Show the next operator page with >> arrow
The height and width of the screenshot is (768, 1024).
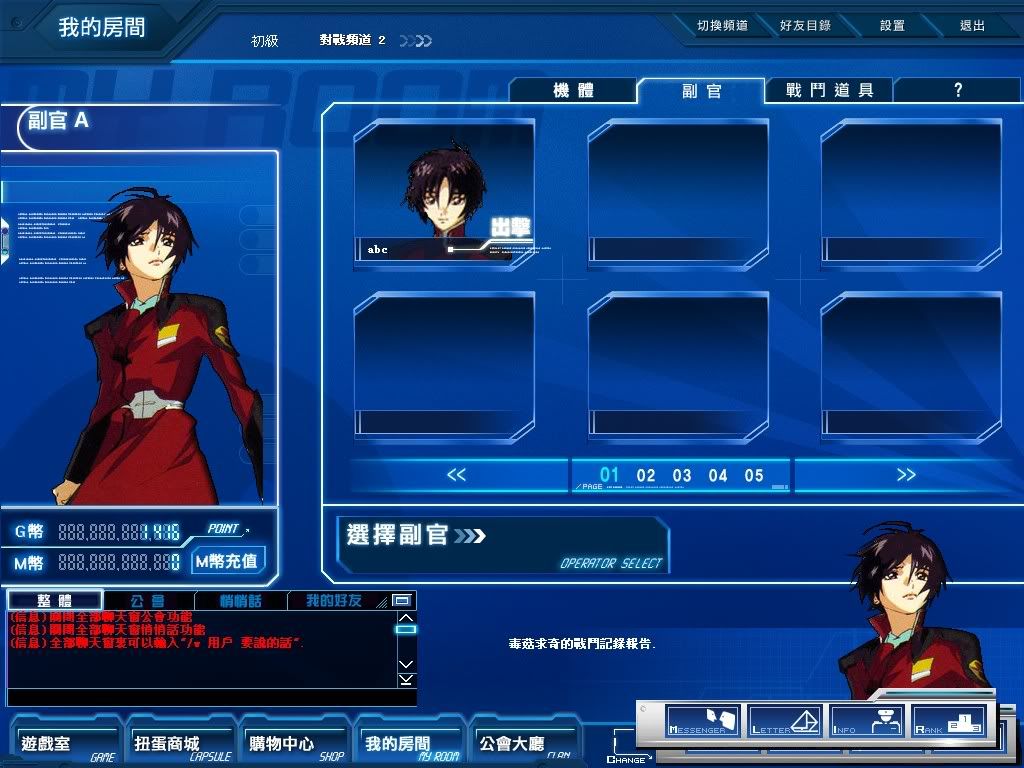[x=906, y=475]
